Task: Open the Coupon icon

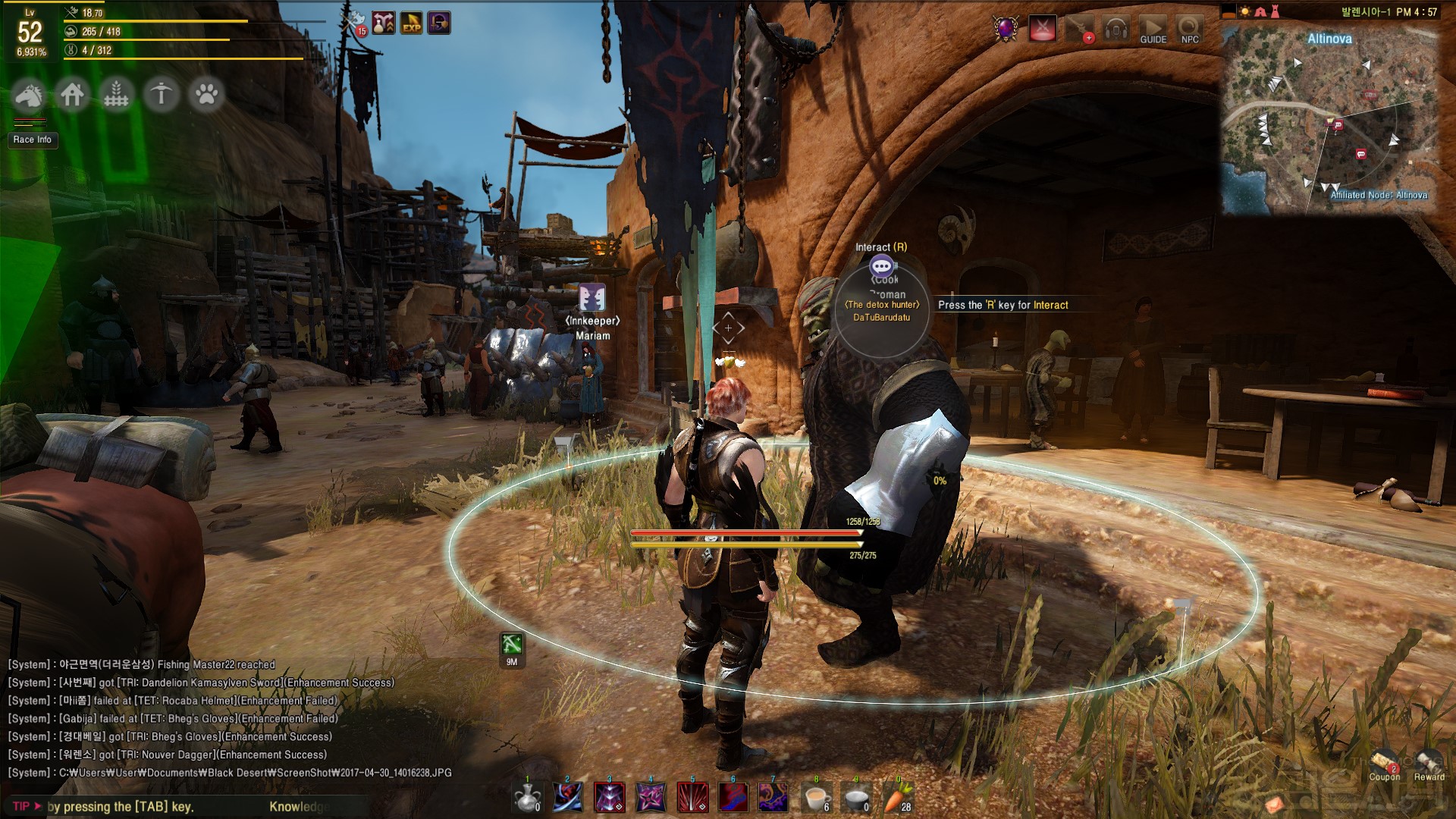Action: click(1385, 763)
